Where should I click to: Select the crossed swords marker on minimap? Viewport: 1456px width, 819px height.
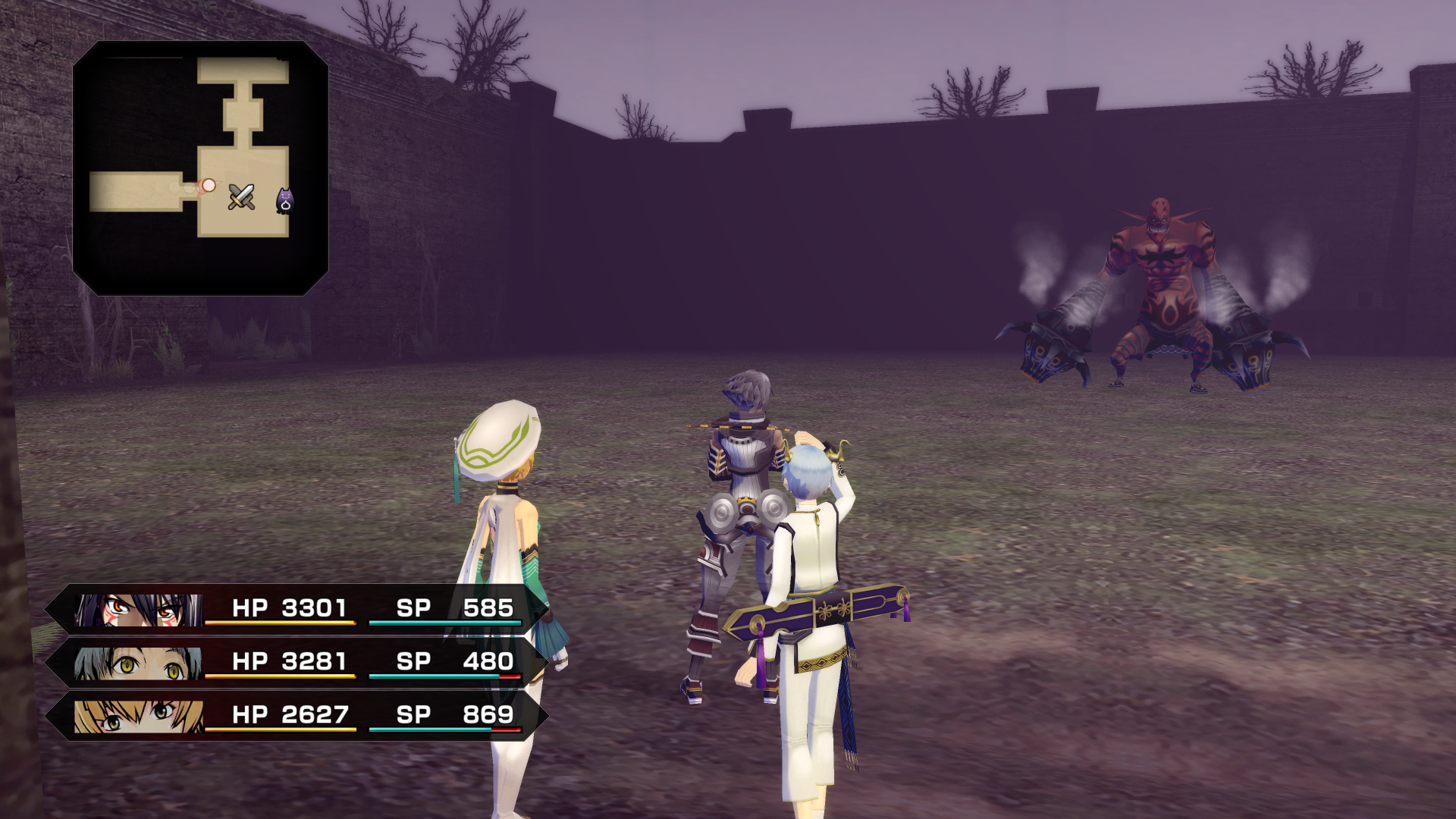pos(241,197)
